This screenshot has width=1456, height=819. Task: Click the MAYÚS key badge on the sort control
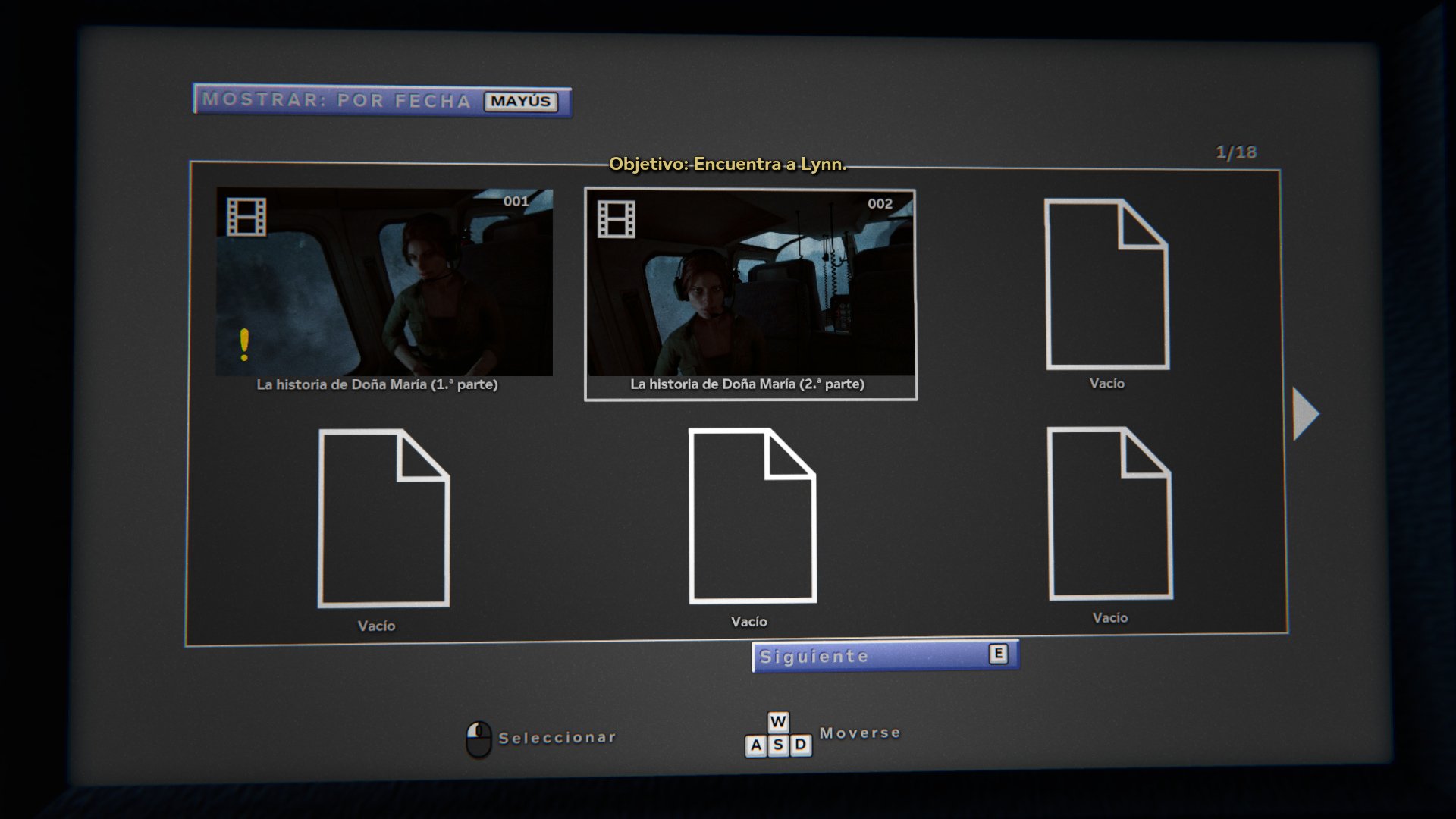[x=520, y=101]
